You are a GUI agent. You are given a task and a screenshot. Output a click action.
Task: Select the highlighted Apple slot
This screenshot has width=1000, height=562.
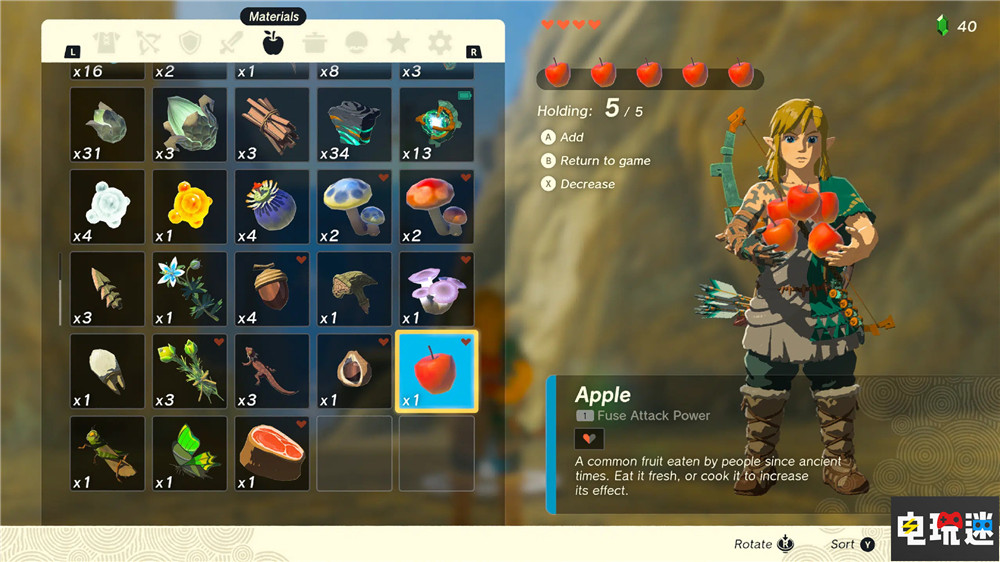coord(437,371)
